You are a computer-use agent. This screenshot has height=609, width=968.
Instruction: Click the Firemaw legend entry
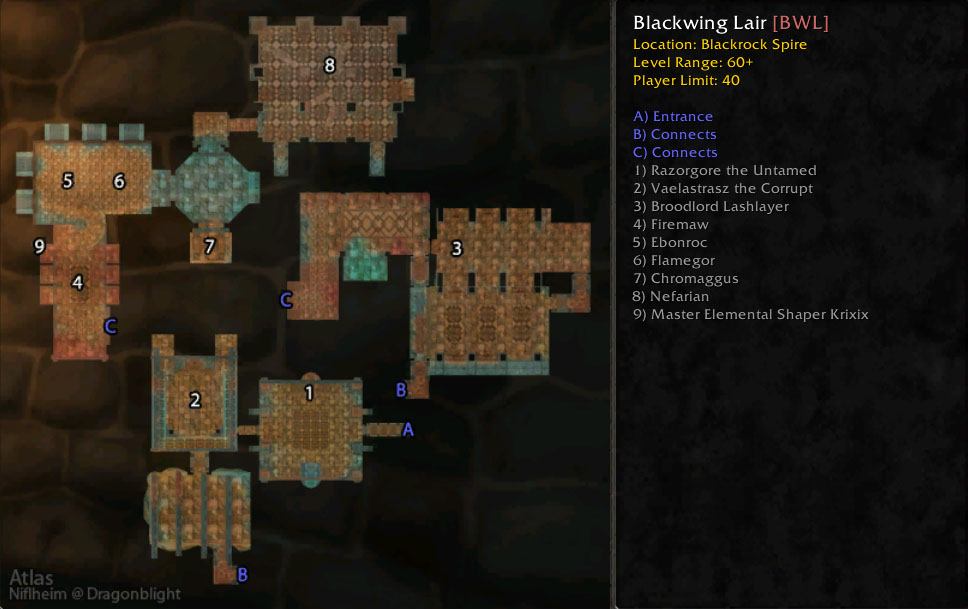click(671, 225)
